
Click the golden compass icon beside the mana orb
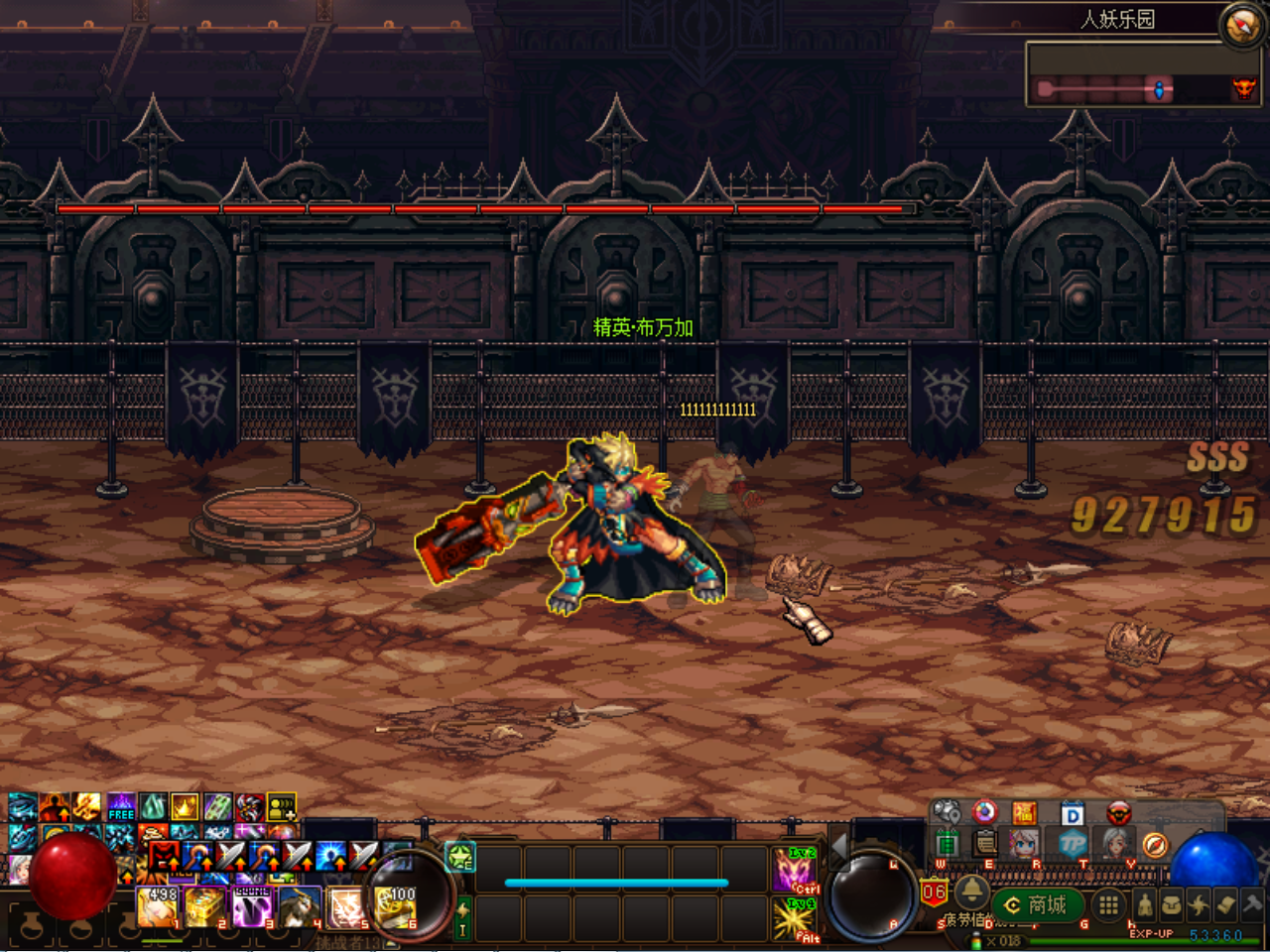(x=1156, y=845)
